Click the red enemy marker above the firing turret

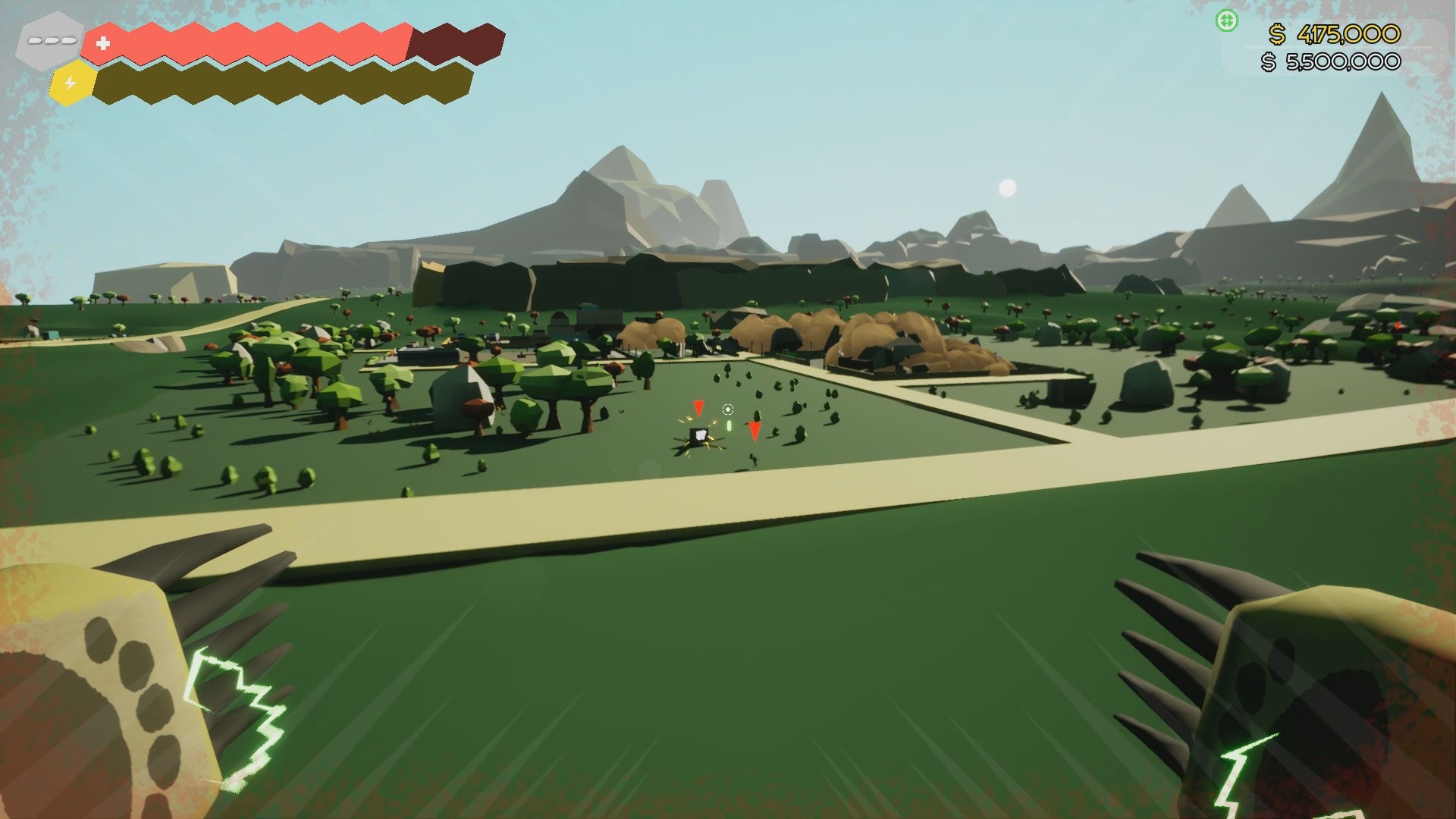tap(698, 409)
